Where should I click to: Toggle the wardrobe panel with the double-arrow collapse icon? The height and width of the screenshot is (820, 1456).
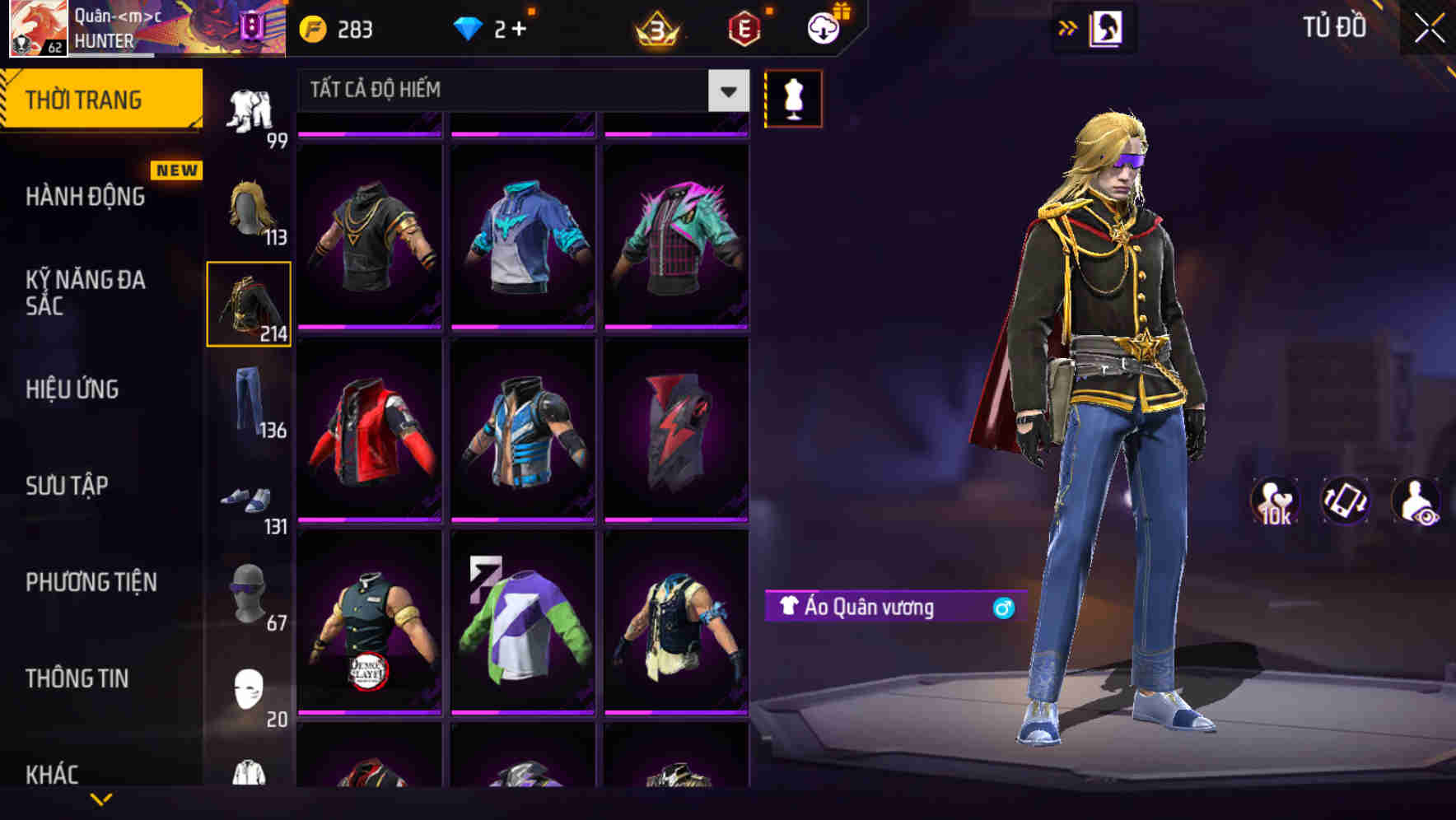tap(1068, 27)
